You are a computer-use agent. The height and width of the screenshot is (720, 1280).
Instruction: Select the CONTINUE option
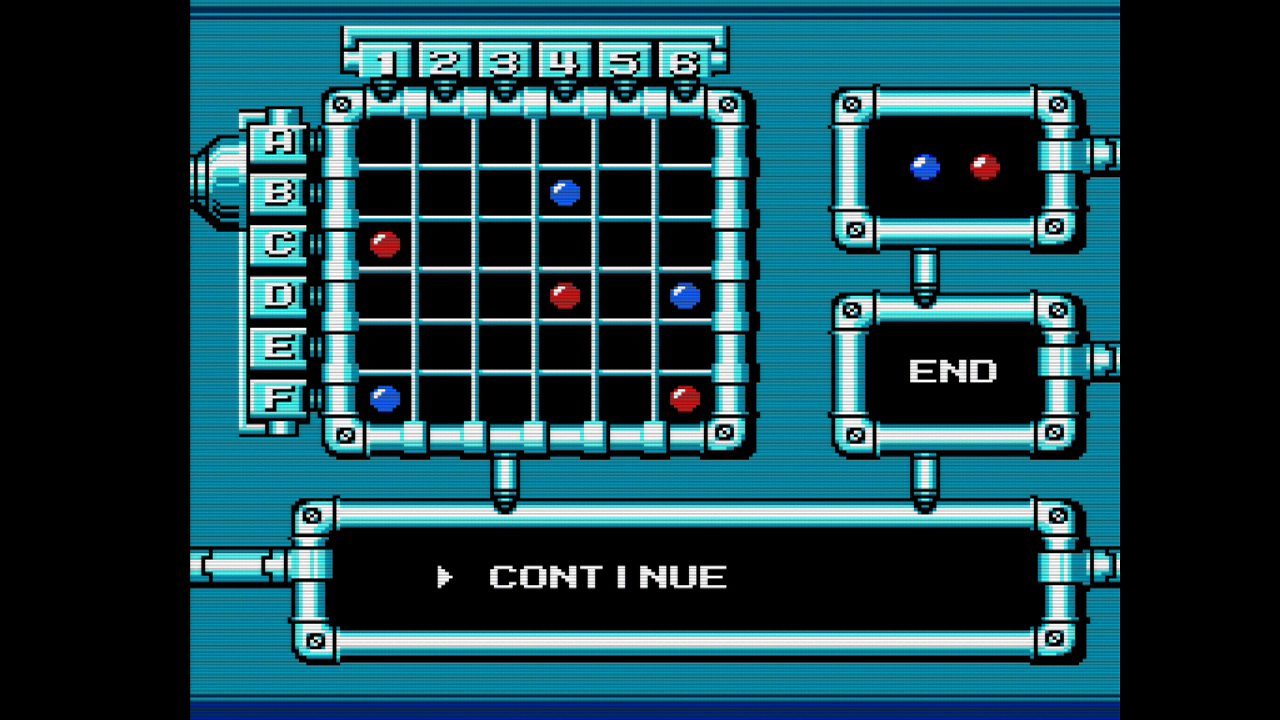607,577
